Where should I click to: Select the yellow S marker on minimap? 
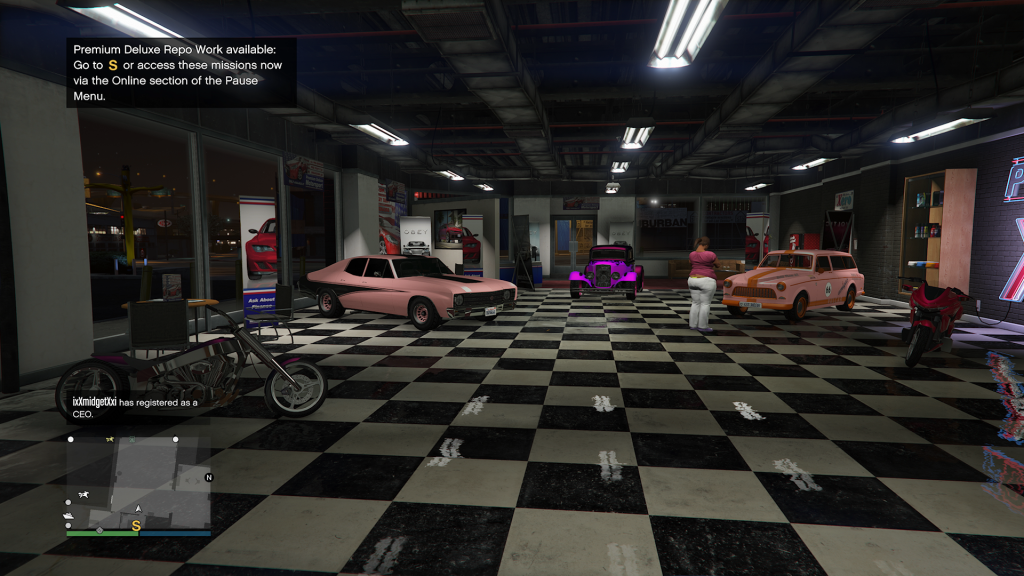136,524
